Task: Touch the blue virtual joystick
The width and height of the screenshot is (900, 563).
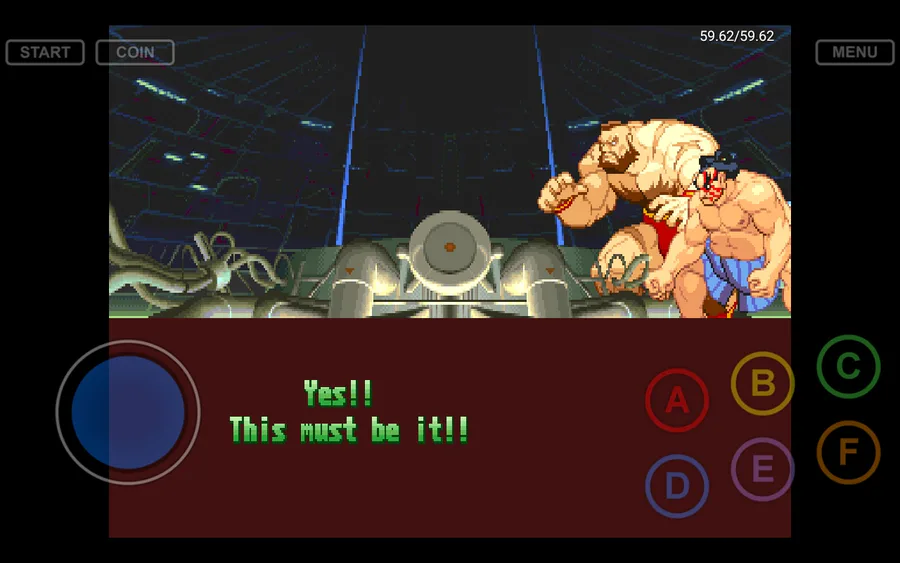Action: [128, 412]
